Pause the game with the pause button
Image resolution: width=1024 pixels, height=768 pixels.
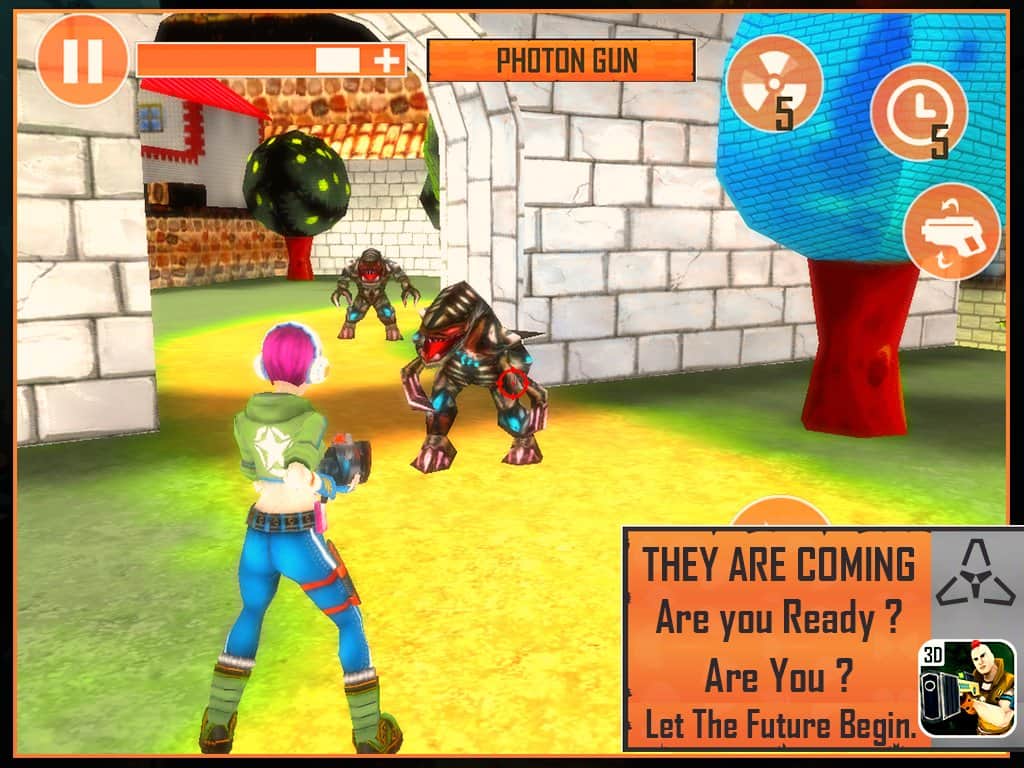point(82,60)
